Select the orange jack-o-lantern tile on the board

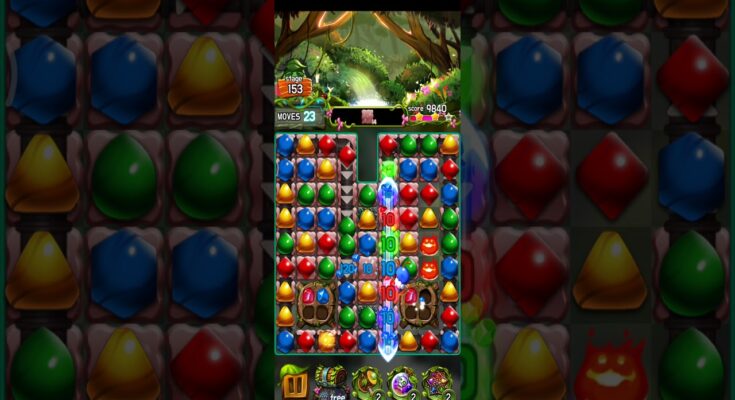(x=429, y=245)
